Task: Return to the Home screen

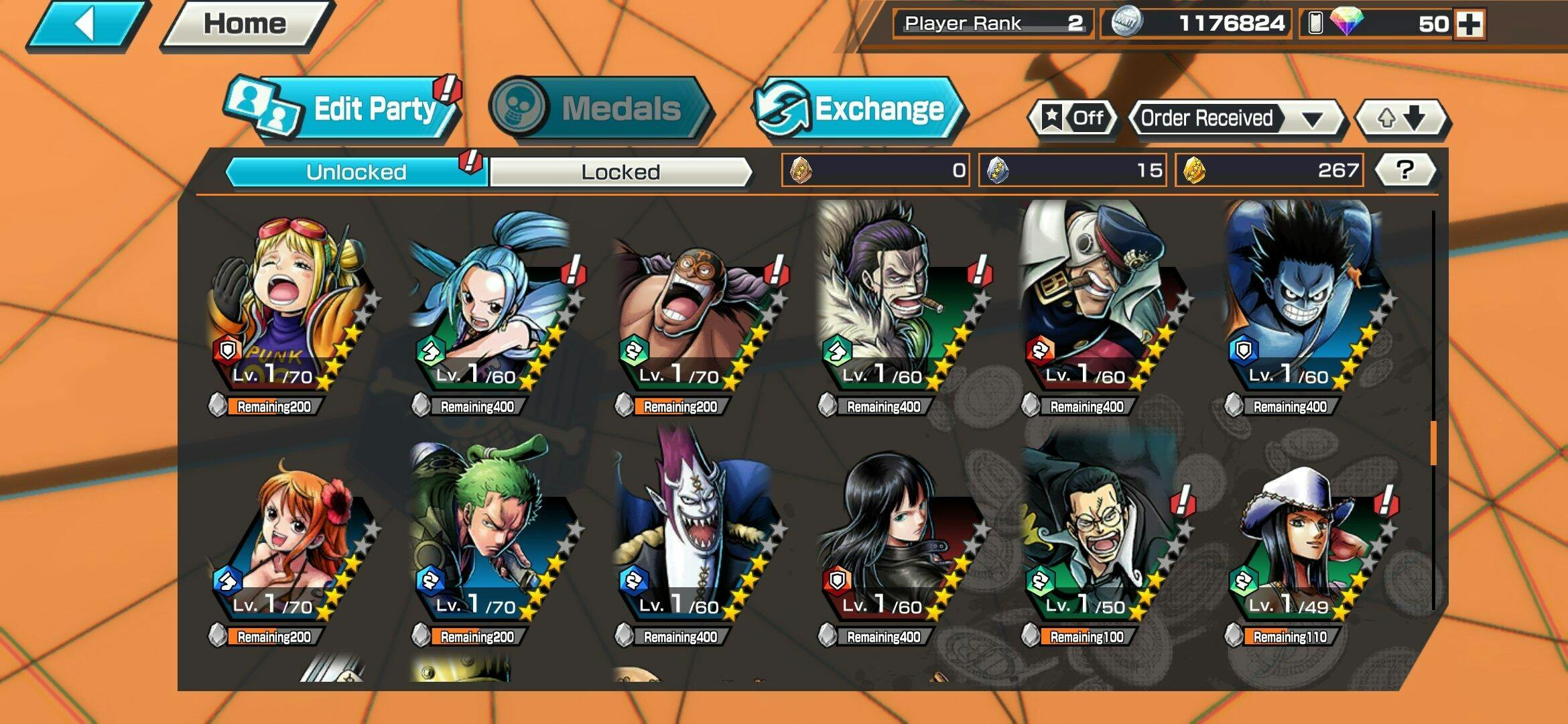Action: click(245, 25)
